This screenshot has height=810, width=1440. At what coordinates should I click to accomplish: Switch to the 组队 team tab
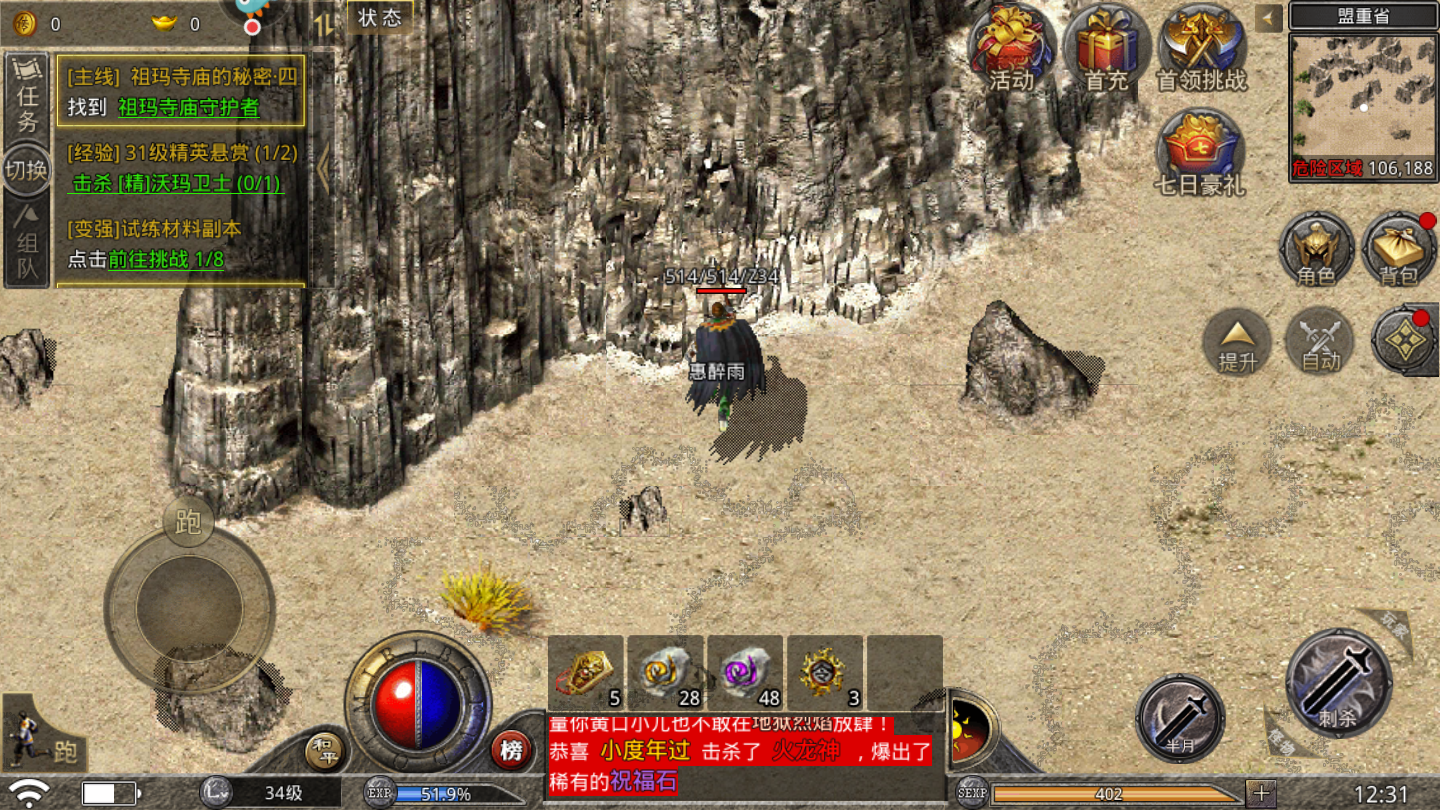tap(27, 245)
